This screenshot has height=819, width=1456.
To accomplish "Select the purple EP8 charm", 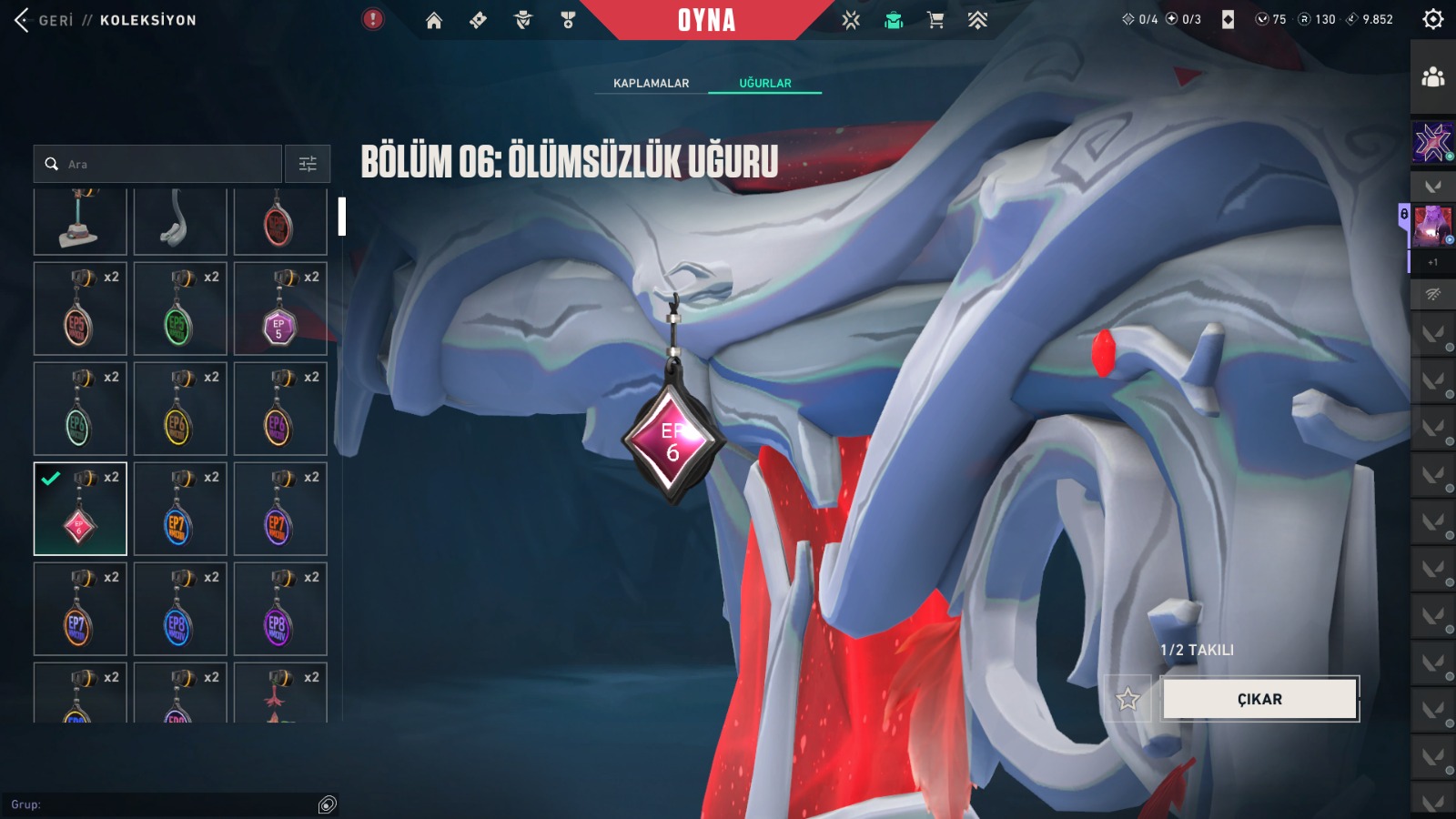I will (x=280, y=609).
